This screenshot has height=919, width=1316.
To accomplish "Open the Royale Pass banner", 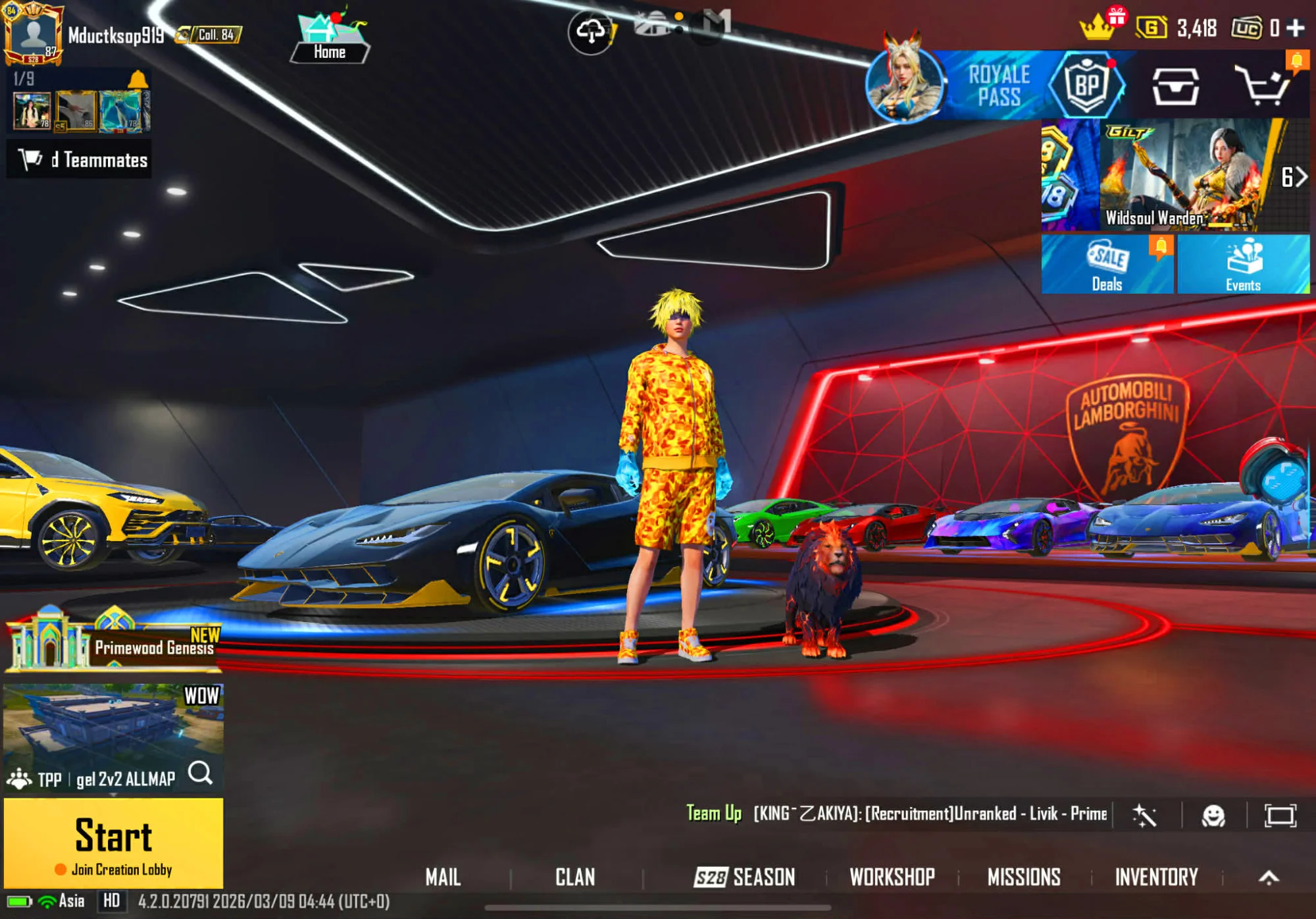I will pos(997,86).
